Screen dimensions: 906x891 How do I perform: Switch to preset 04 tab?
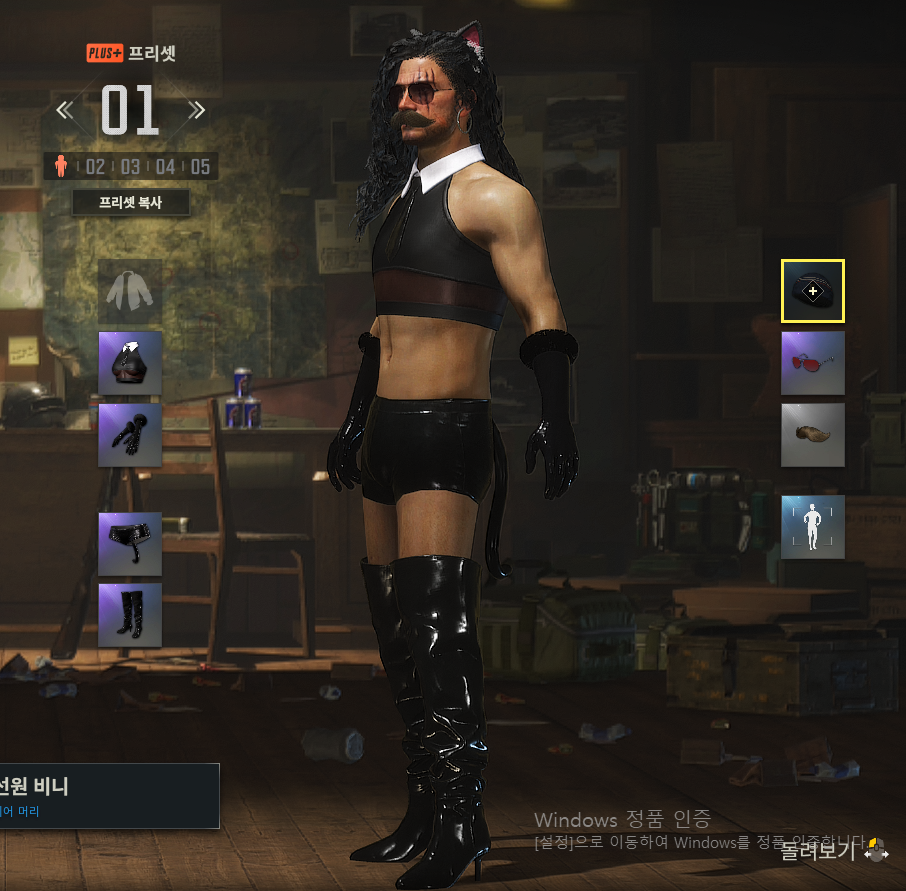[x=165, y=166]
